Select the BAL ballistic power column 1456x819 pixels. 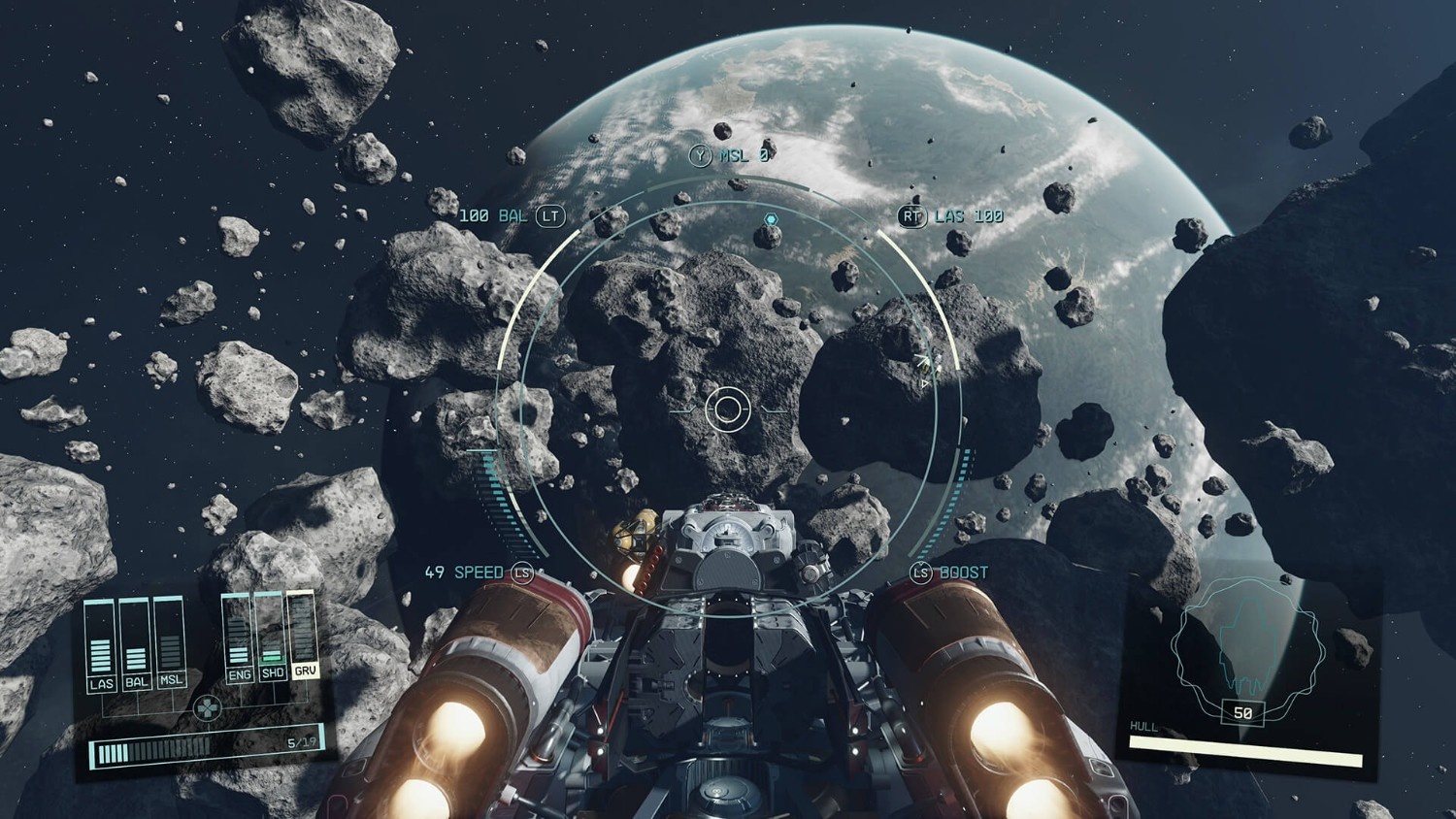click(x=136, y=645)
